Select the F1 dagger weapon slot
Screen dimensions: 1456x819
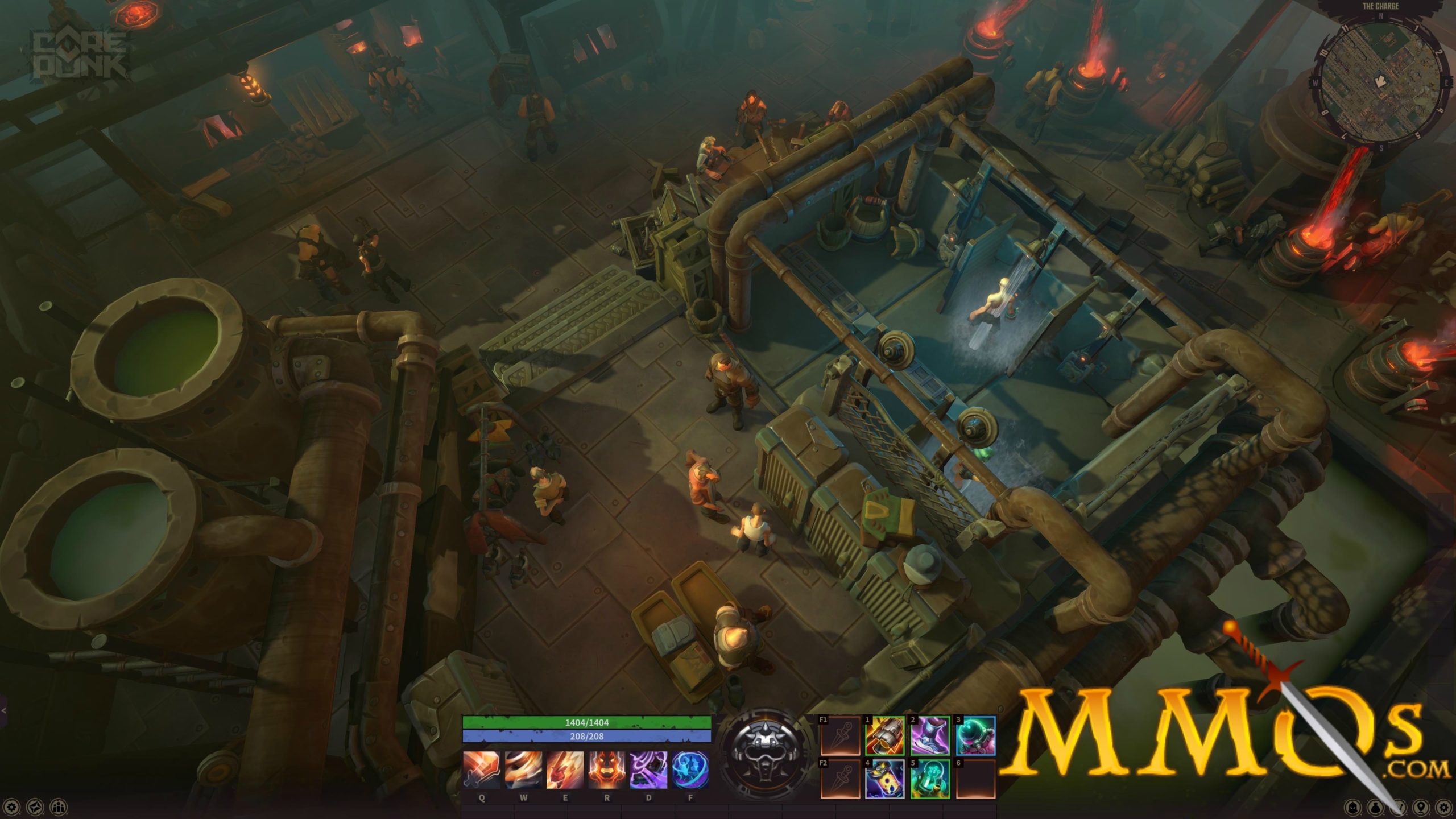pos(840,736)
